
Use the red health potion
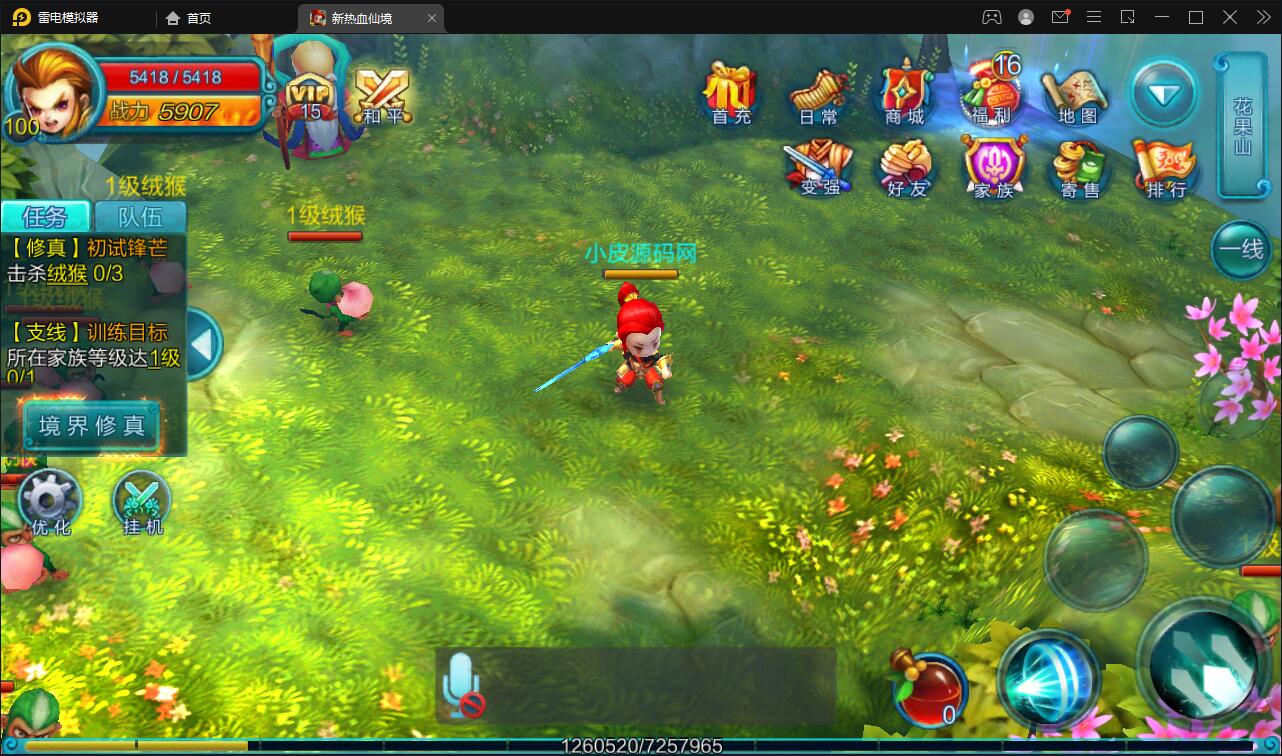point(928,689)
